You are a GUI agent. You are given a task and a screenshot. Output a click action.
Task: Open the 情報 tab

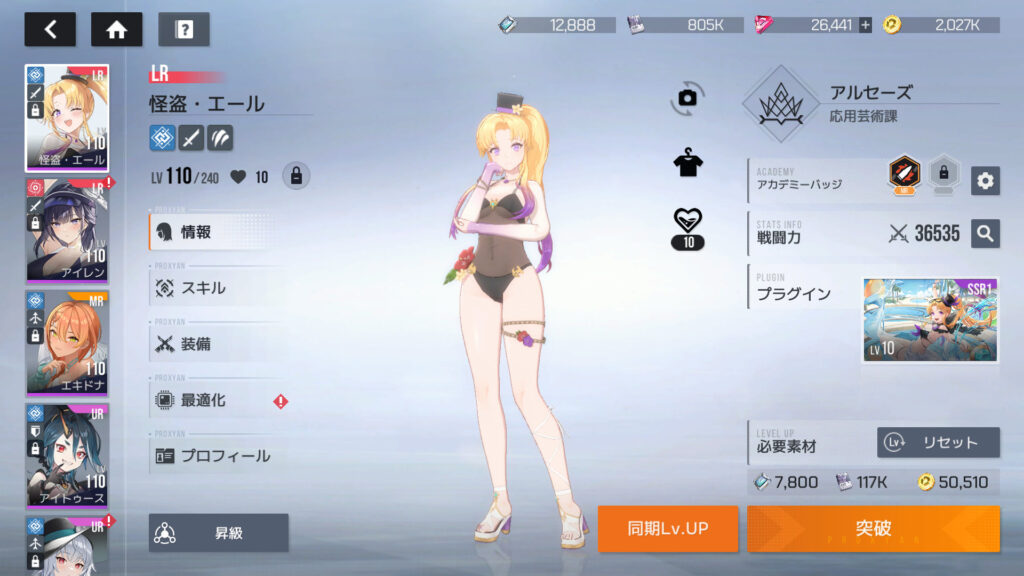pyautogui.click(x=215, y=232)
